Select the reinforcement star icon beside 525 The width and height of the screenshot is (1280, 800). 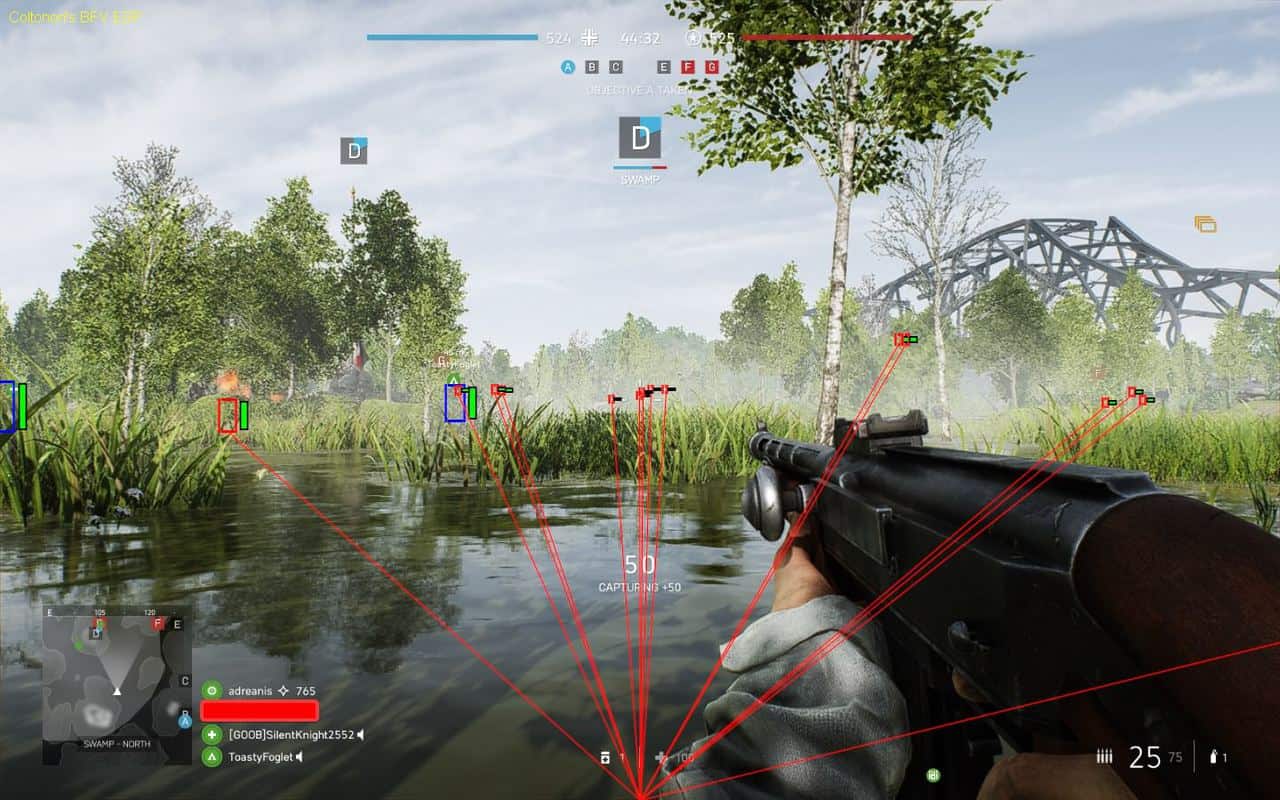693,39
